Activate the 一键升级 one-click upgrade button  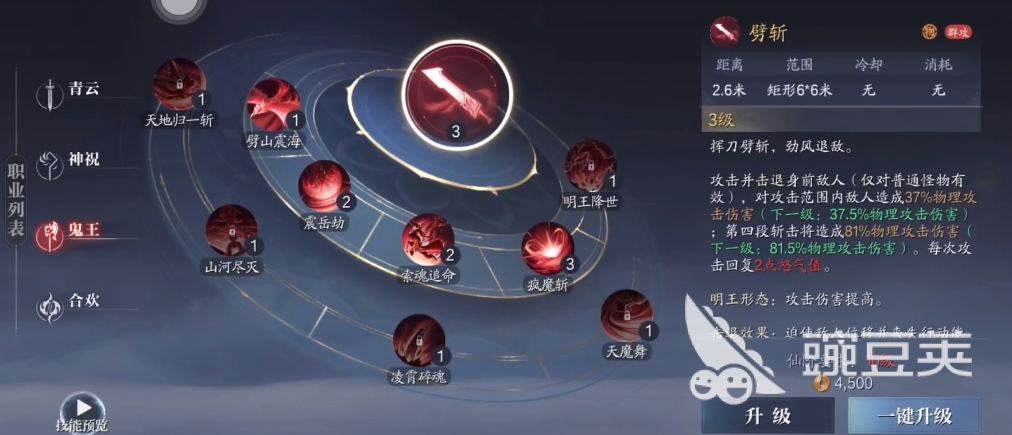tap(928, 415)
